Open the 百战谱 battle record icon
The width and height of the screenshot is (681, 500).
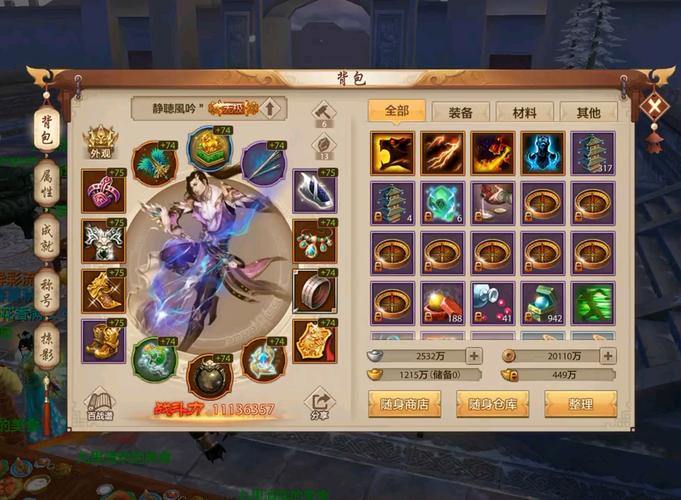coord(100,402)
